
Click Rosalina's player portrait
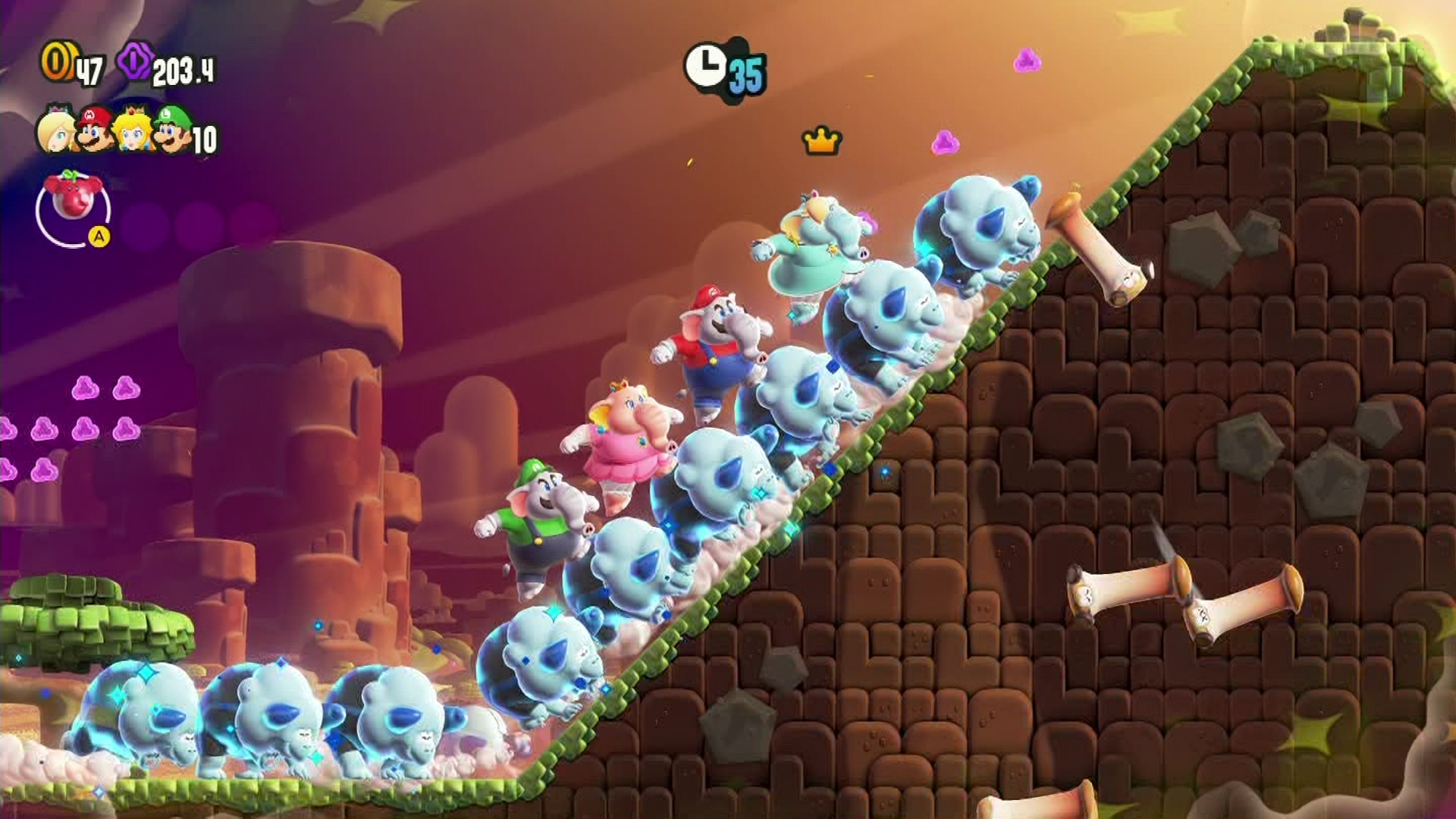point(56,131)
